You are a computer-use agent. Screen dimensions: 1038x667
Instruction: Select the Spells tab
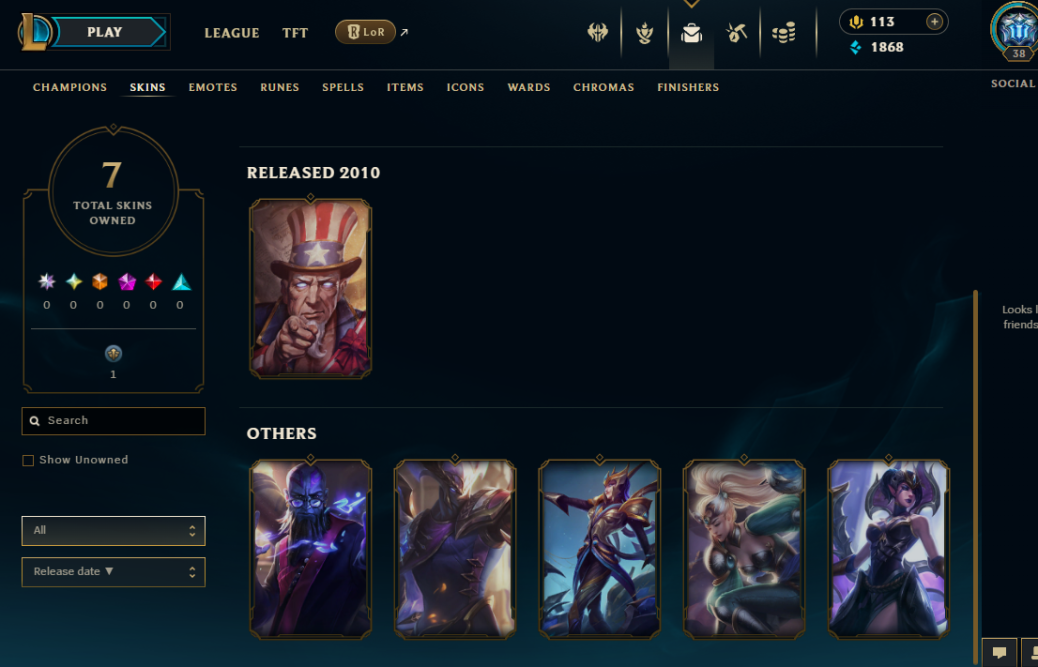(x=343, y=87)
